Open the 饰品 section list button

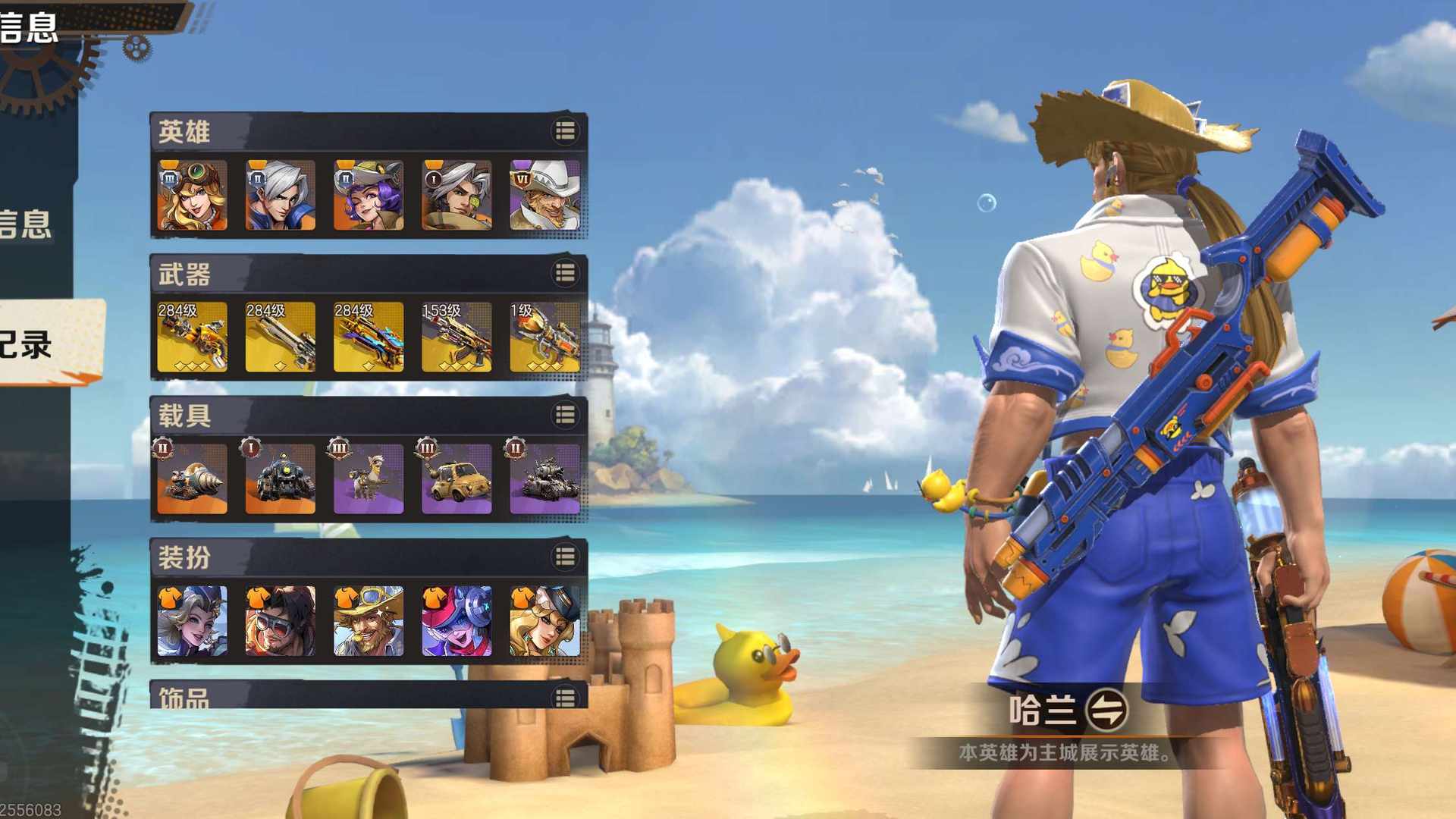click(x=565, y=697)
